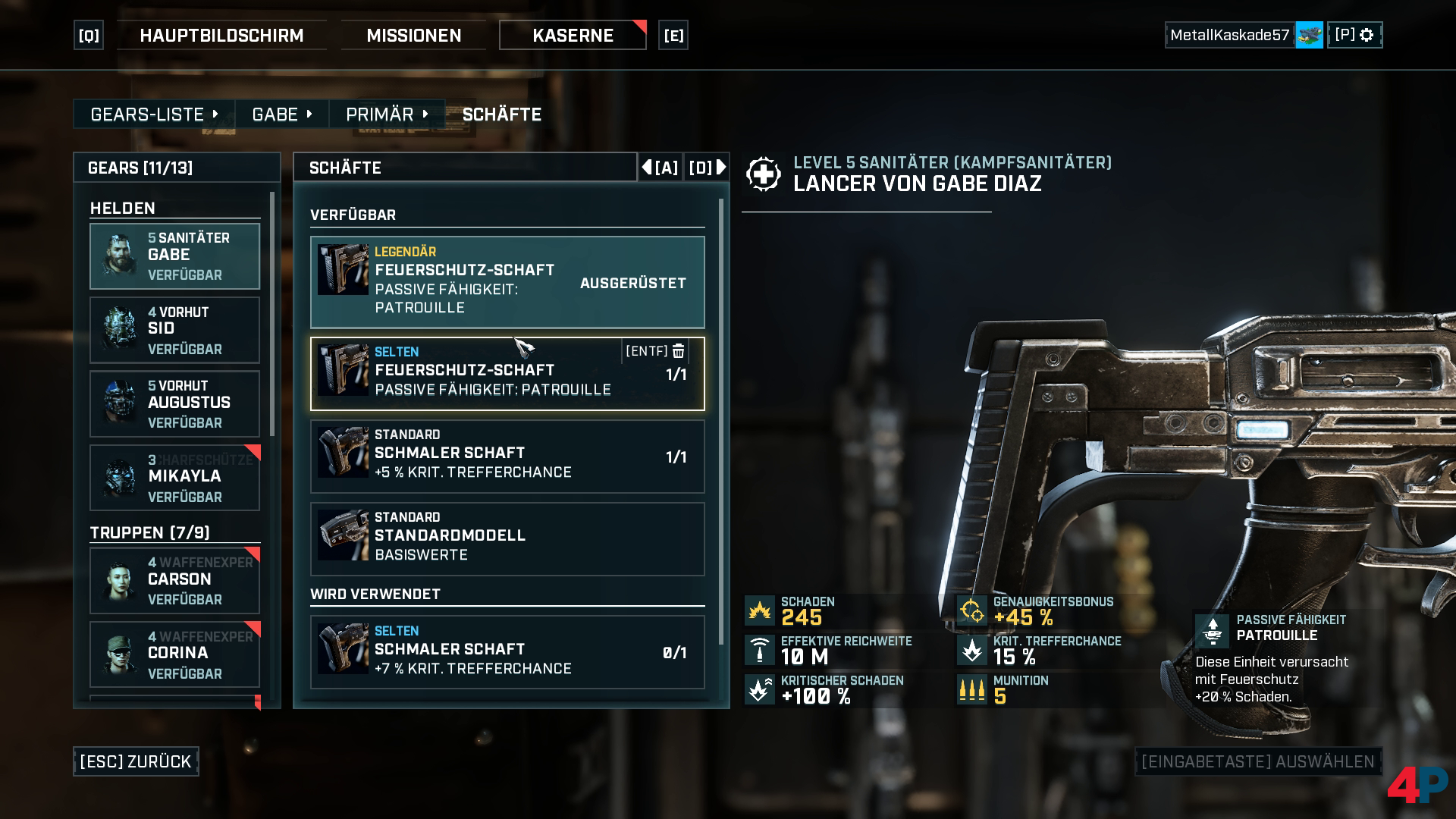Image resolution: width=1456 pixels, height=819 pixels.
Task: Pick Augustus in the heroes list
Action: (174, 403)
